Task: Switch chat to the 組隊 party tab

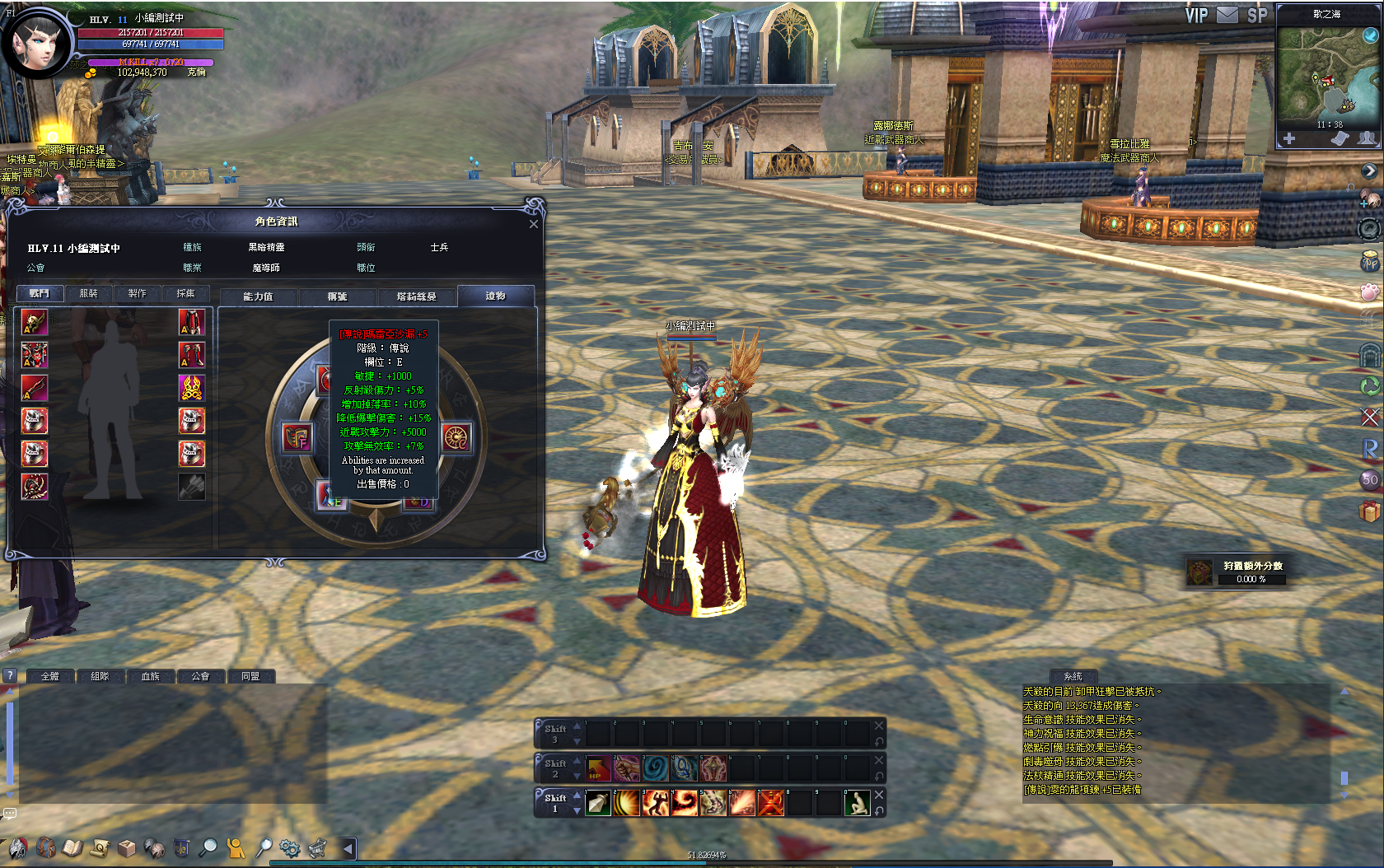Action: [x=100, y=676]
